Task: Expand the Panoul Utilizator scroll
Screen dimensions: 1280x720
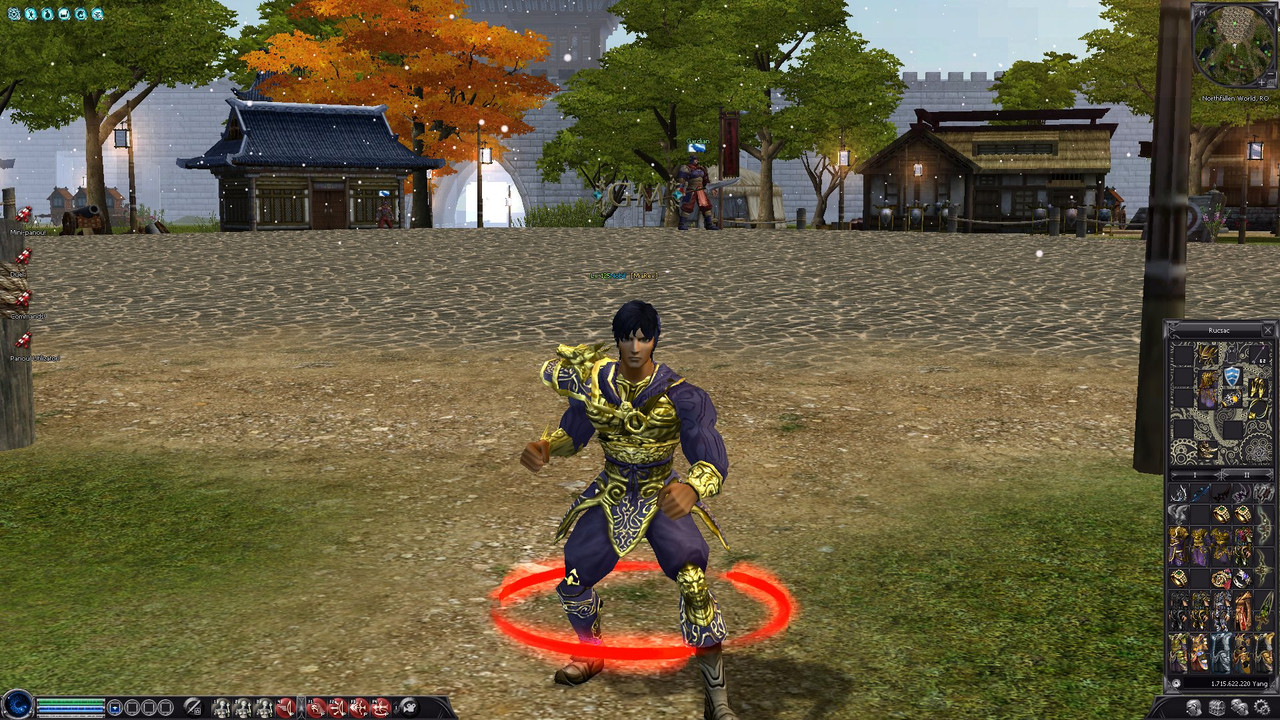Action: pyautogui.click(x=25, y=338)
